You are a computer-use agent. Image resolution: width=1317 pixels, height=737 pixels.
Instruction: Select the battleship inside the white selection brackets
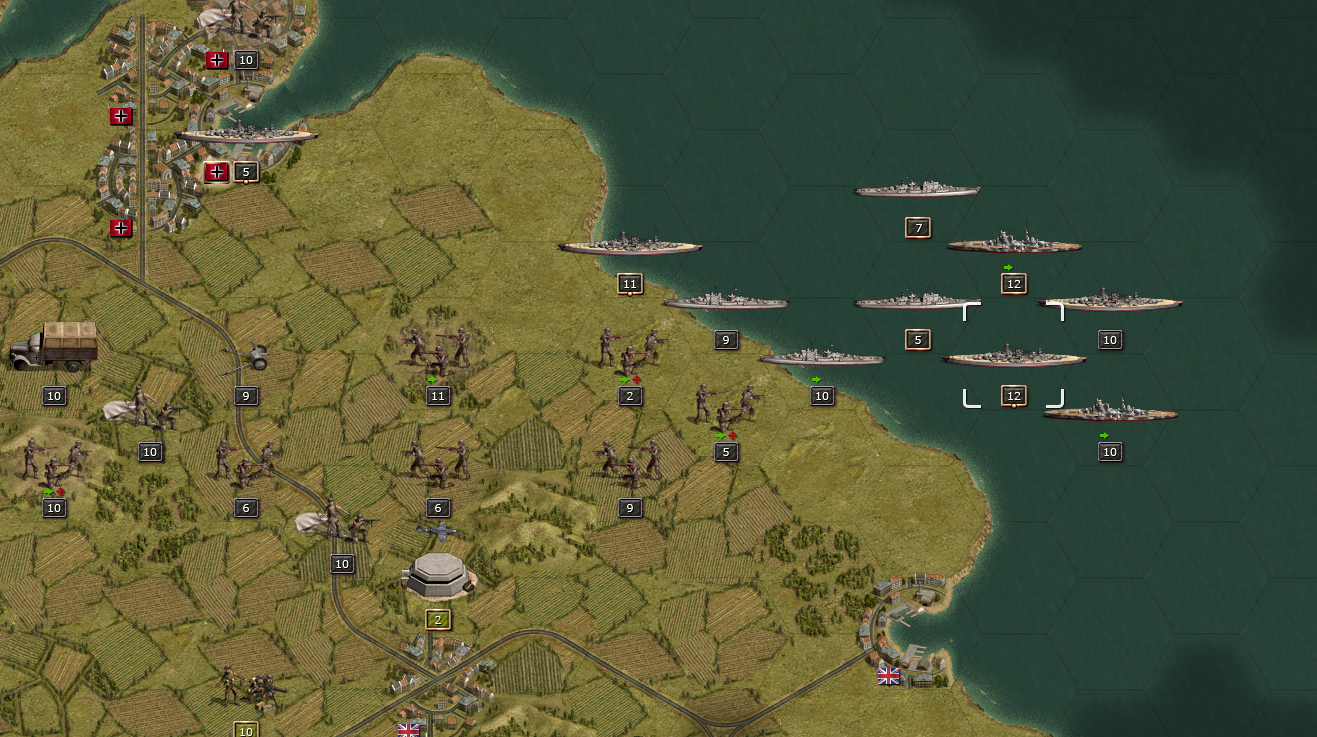coord(1013,356)
